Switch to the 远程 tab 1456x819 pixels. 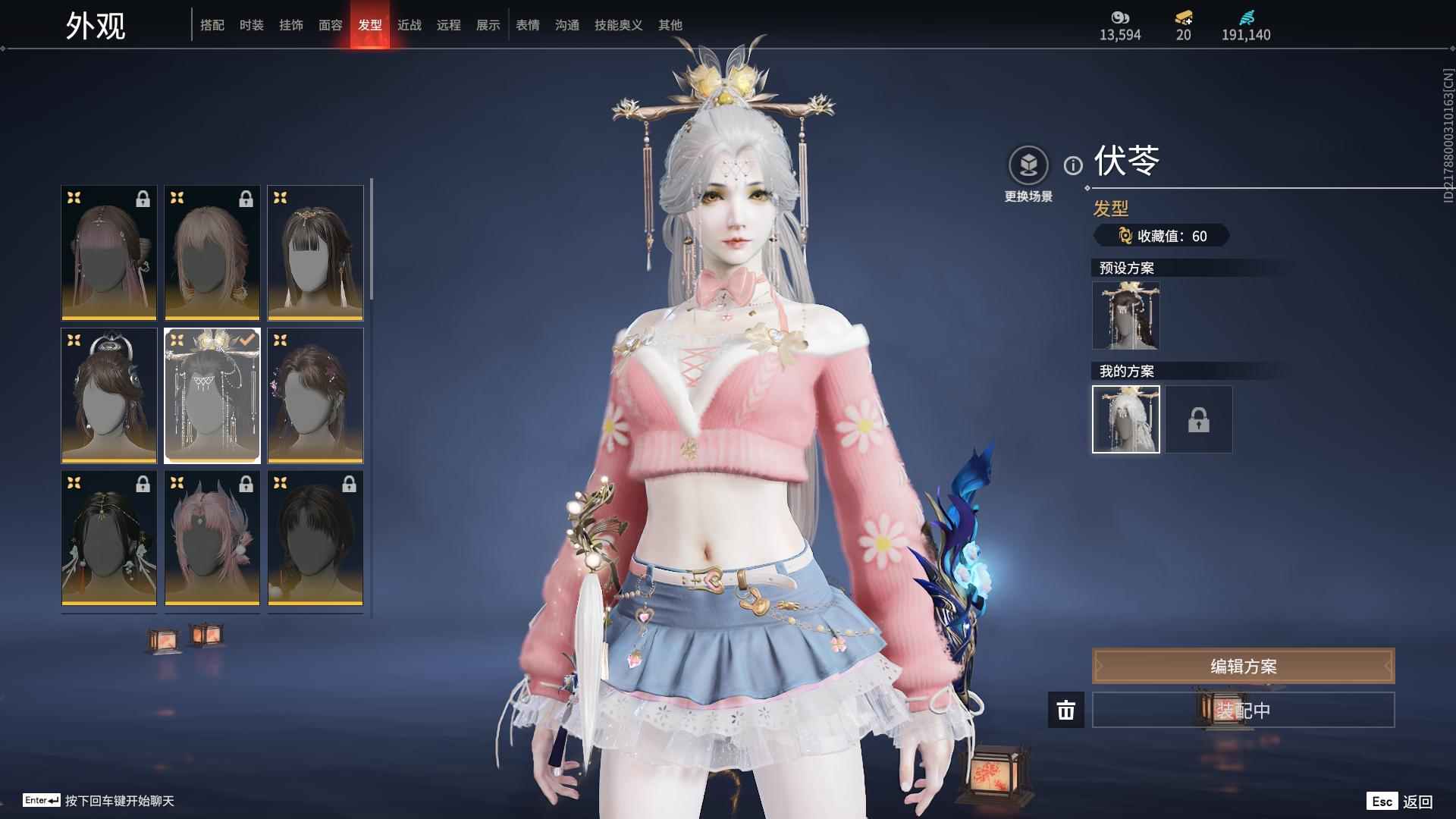(x=449, y=25)
